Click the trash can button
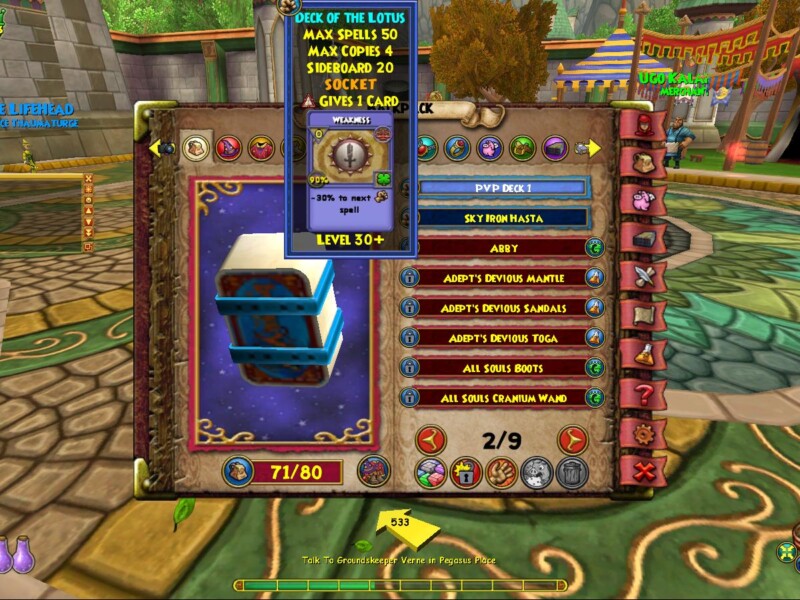This screenshot has width=800, height=600. tap(571, 472)
